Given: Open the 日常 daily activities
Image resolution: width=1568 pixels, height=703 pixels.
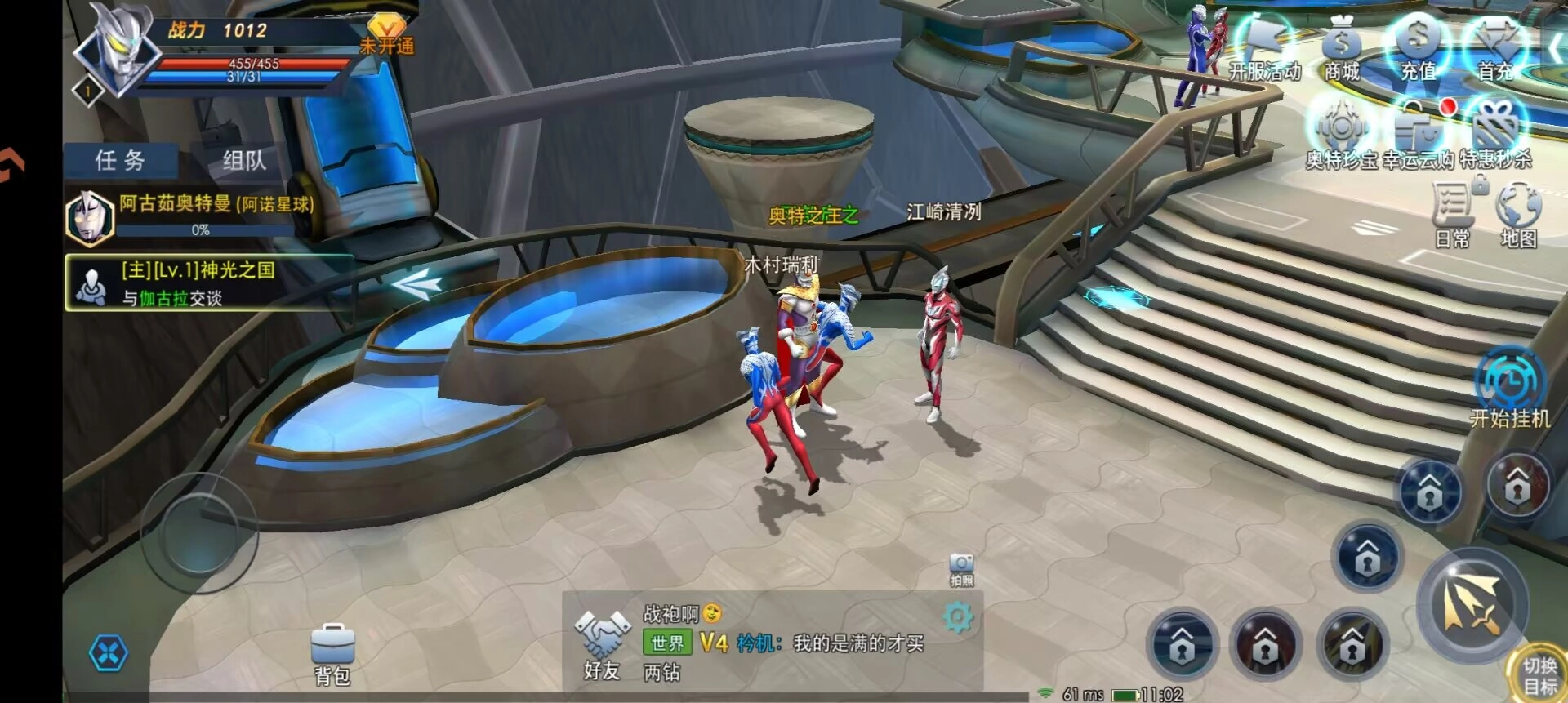Looking at the screenshot, I should click(x=1453, y=214).
